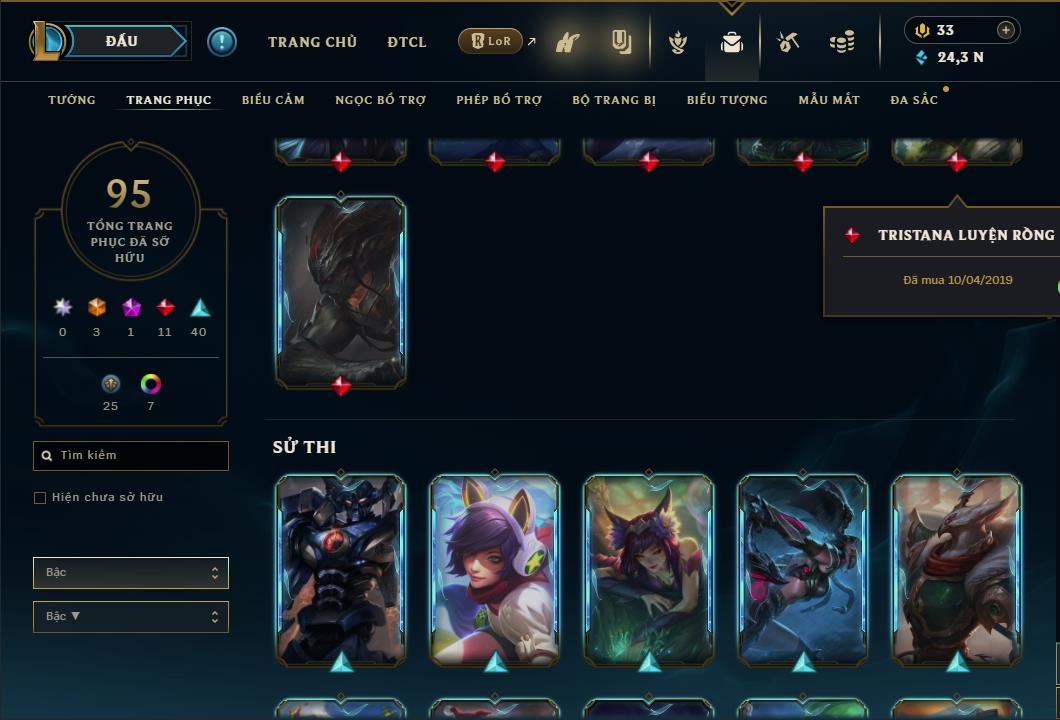
Task: Switch to the MẪU MẮT tab
Action: 829,100
